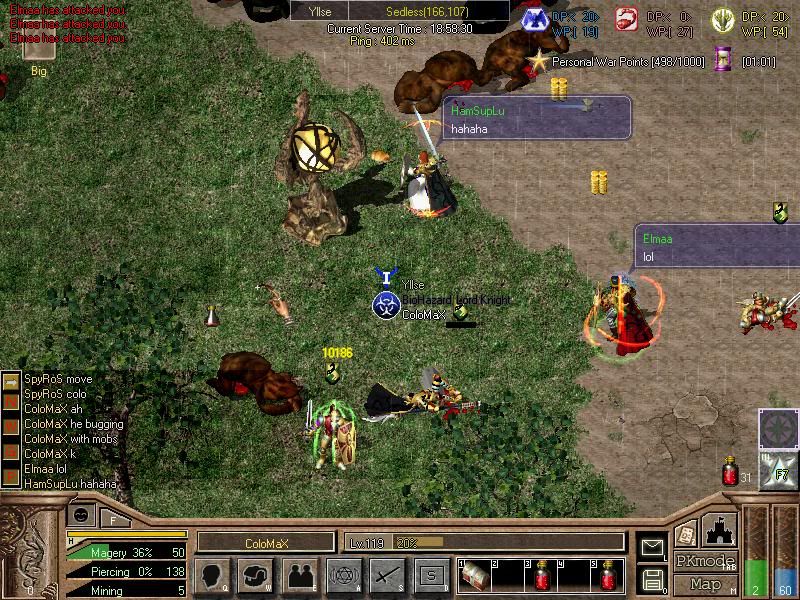The width and height of the screenshot is (800, 600).
Task: Open the mail envelope icon
Action: 652,547
